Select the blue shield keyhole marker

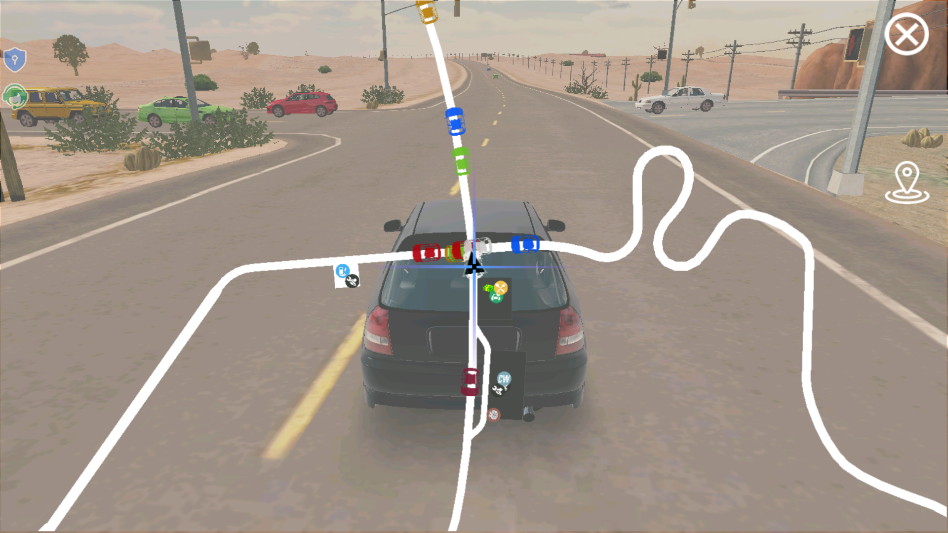tap(13, 59)
